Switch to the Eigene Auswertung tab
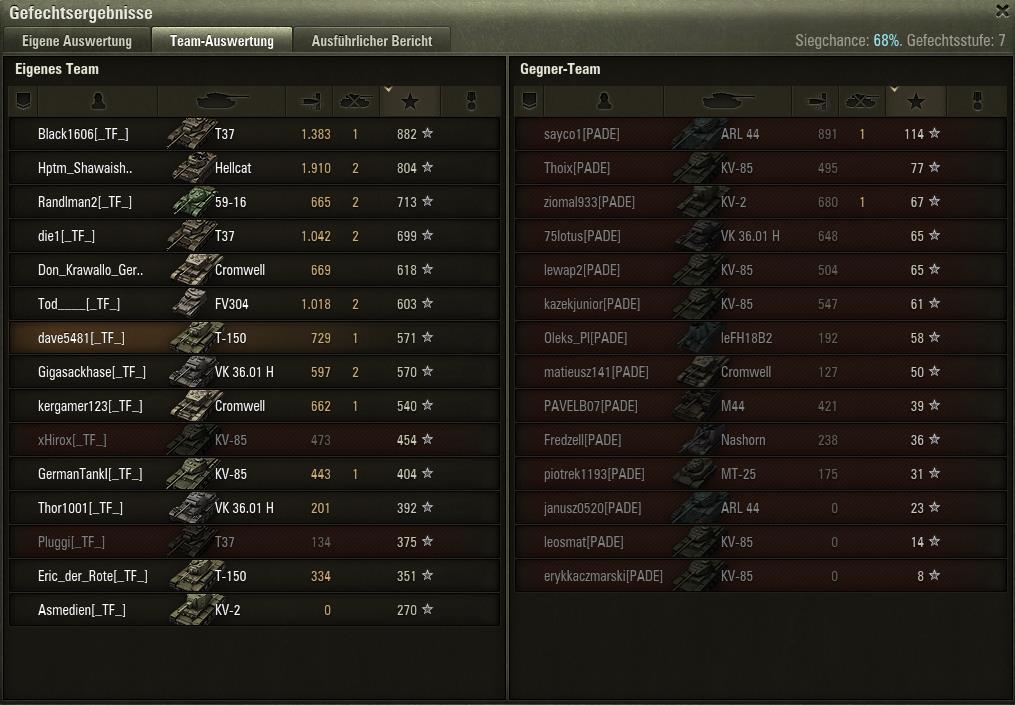This screenshot has width=1015, height=705. (x=77, y=41)
